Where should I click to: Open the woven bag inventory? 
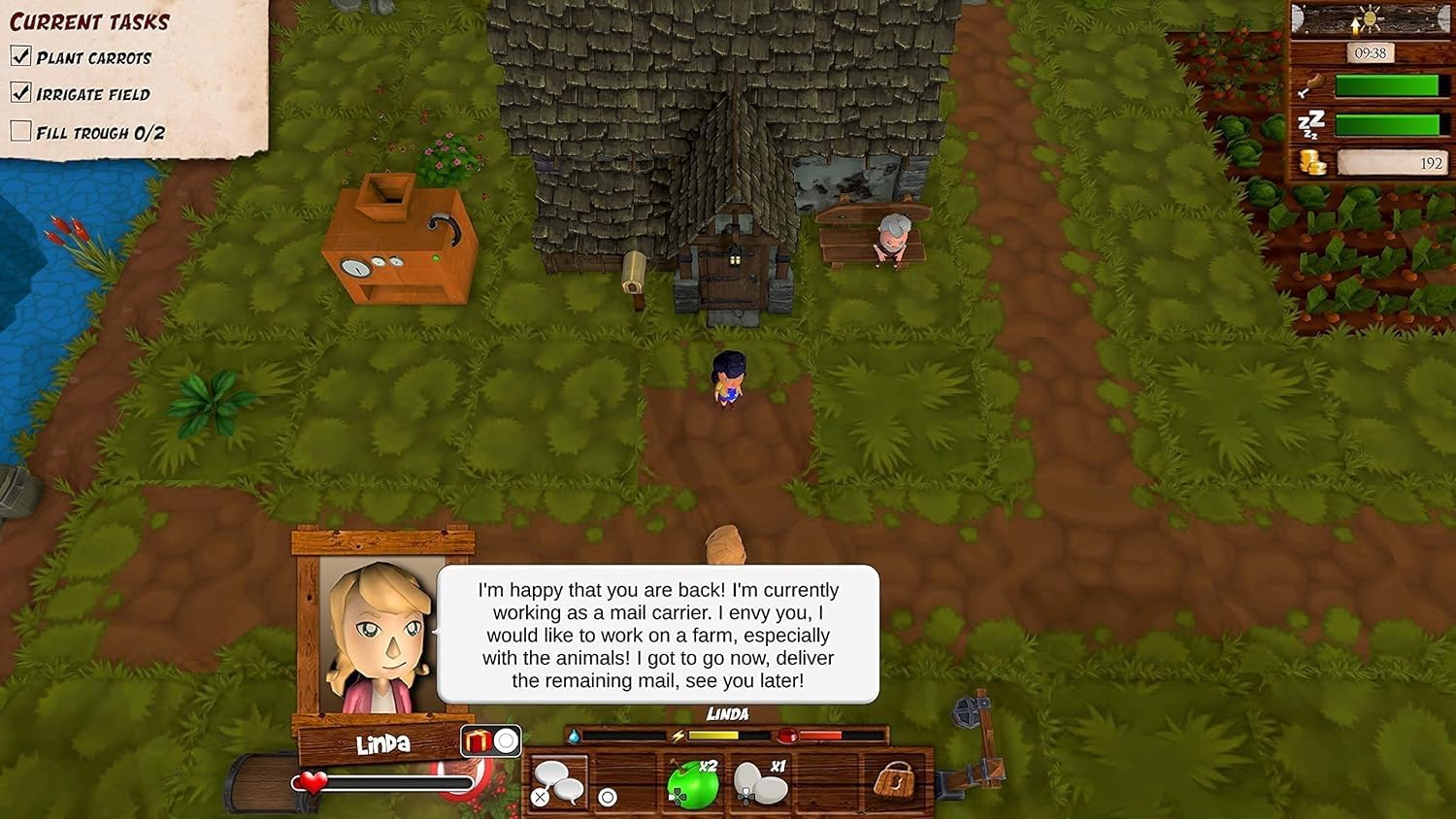895,780
